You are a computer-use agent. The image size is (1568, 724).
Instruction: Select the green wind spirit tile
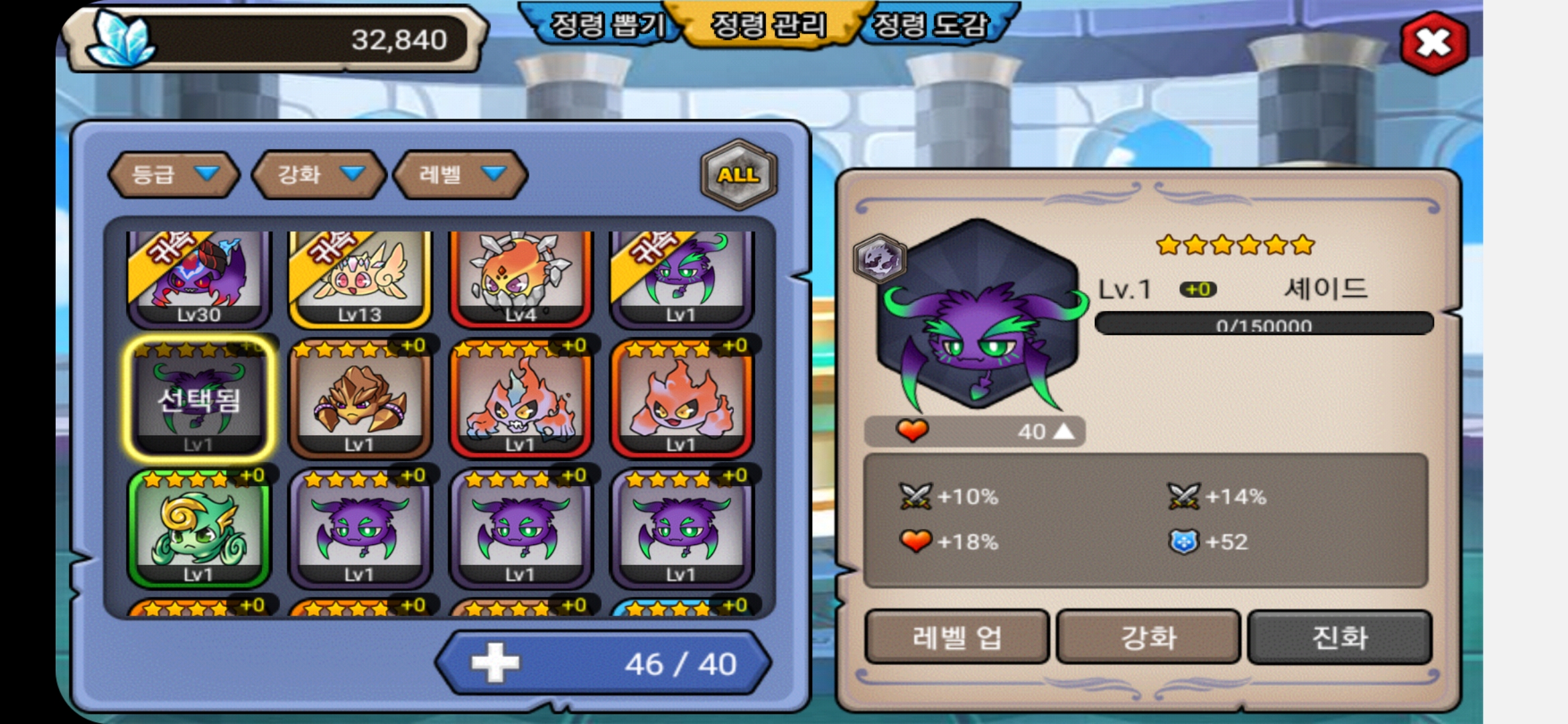199,530
